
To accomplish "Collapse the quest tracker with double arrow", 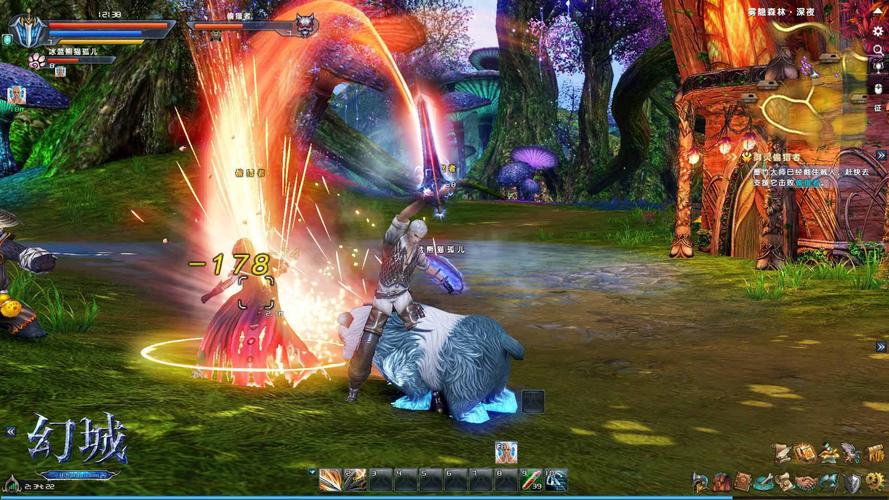I will [x=881, y=156].
